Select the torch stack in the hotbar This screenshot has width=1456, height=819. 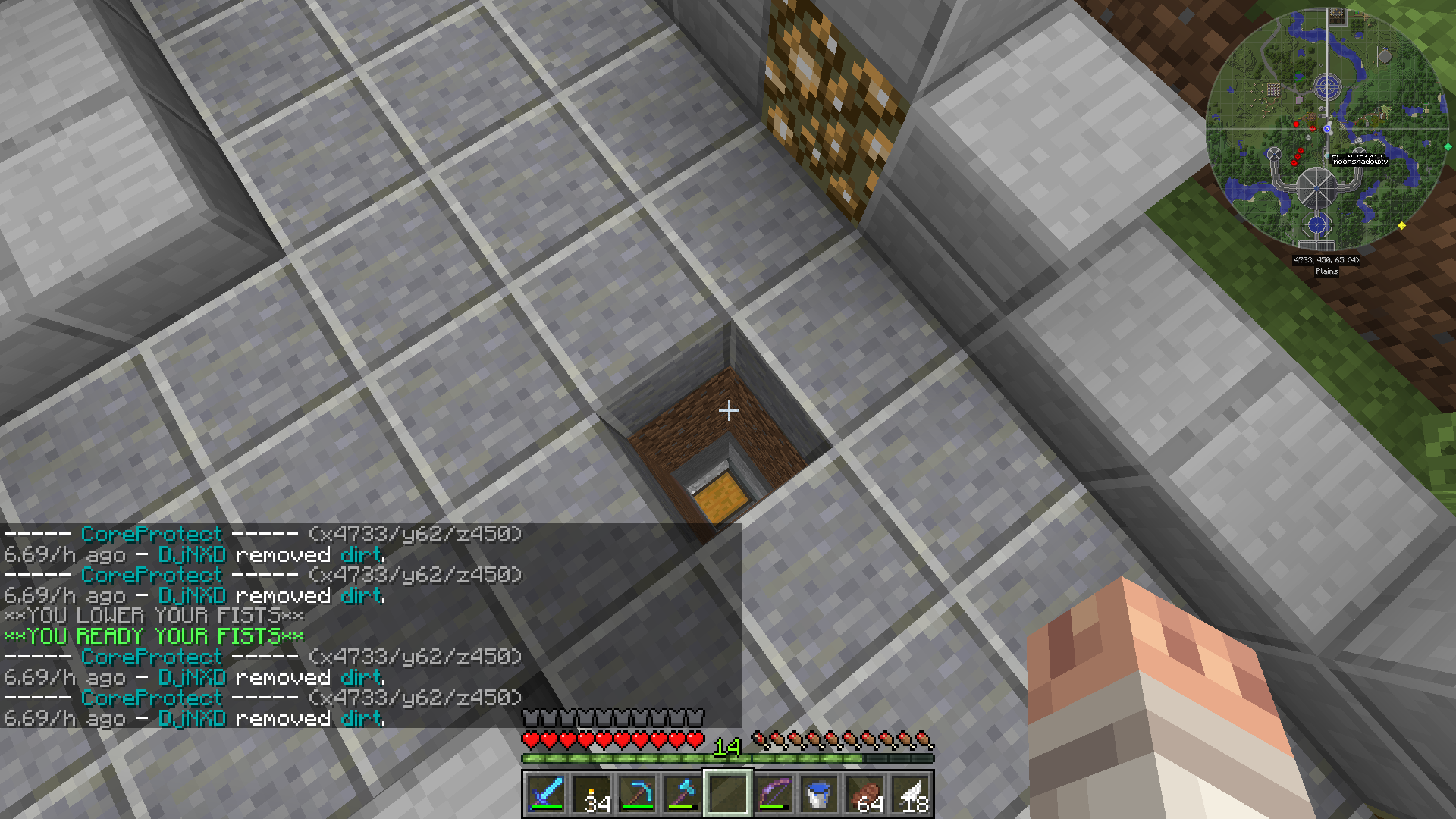click(591, 794)
